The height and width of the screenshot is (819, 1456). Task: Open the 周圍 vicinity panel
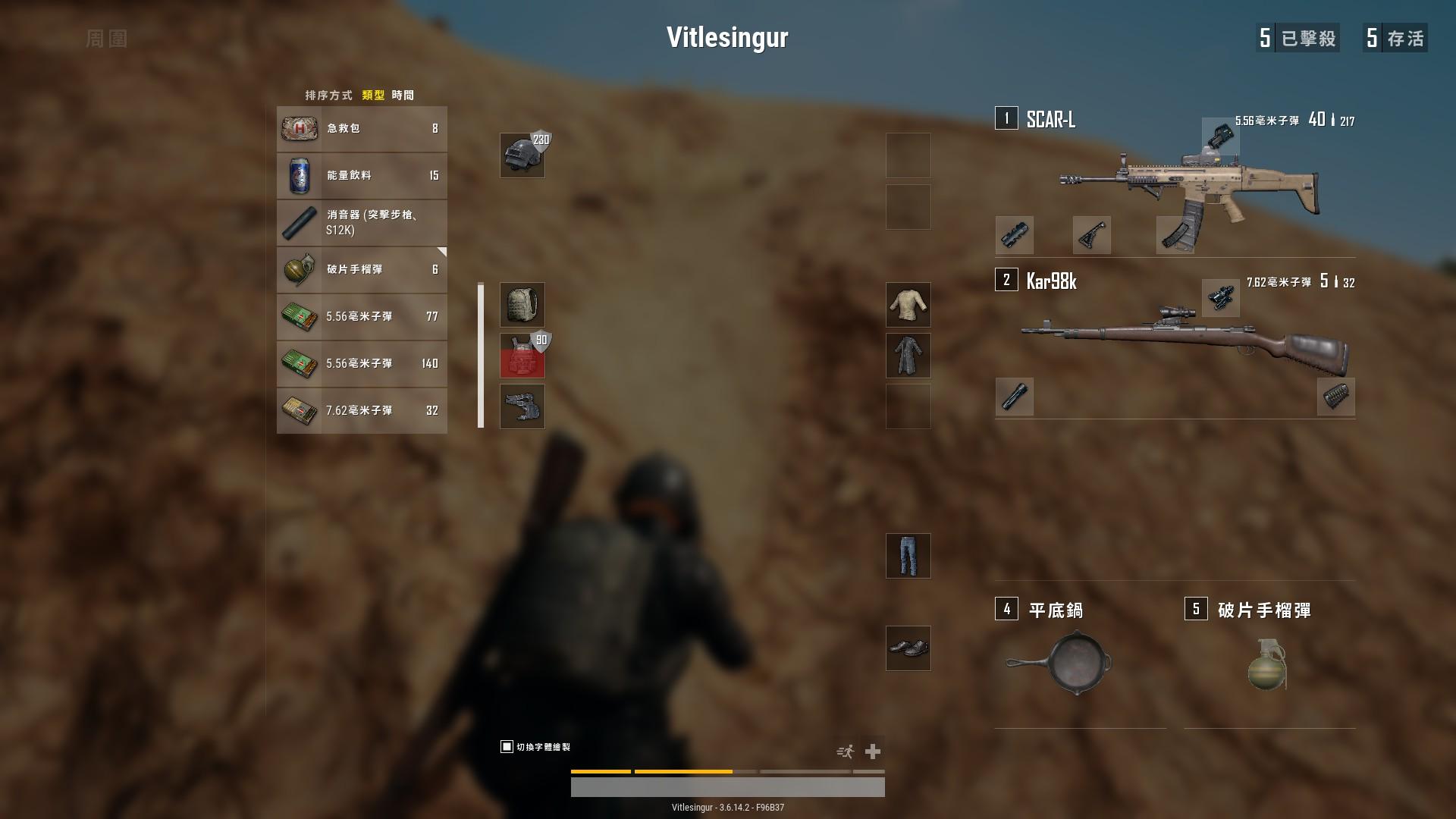(x=106, y=38)
